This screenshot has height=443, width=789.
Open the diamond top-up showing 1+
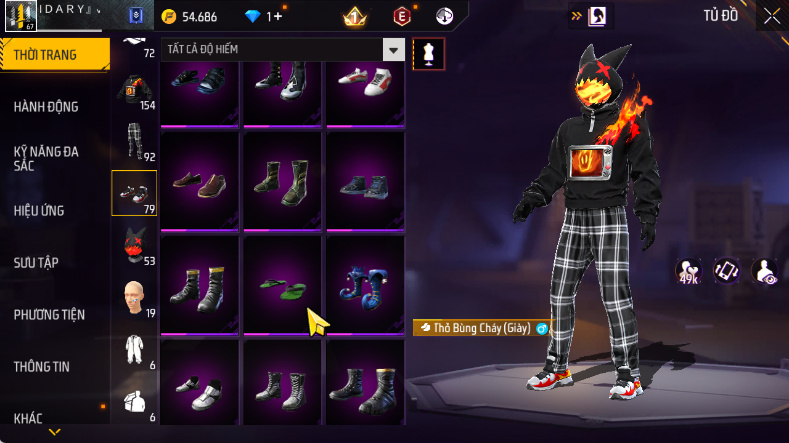click(264, 17)
